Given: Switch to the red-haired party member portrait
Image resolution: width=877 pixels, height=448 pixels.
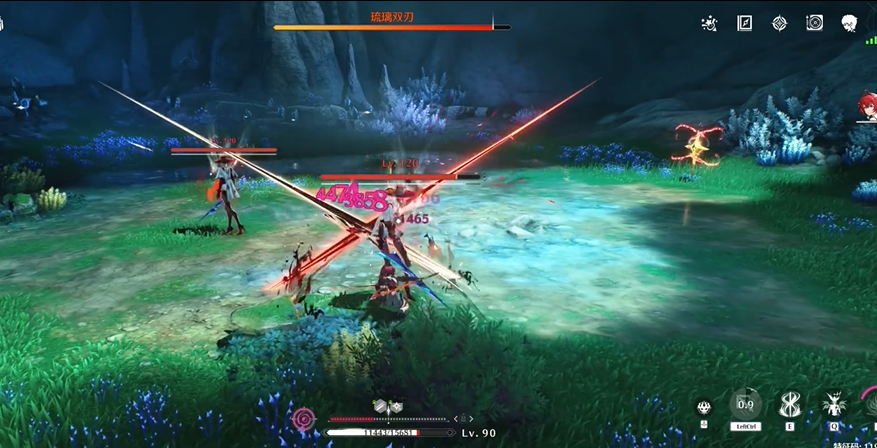Looking at the screenshot, I should [866, 106].
